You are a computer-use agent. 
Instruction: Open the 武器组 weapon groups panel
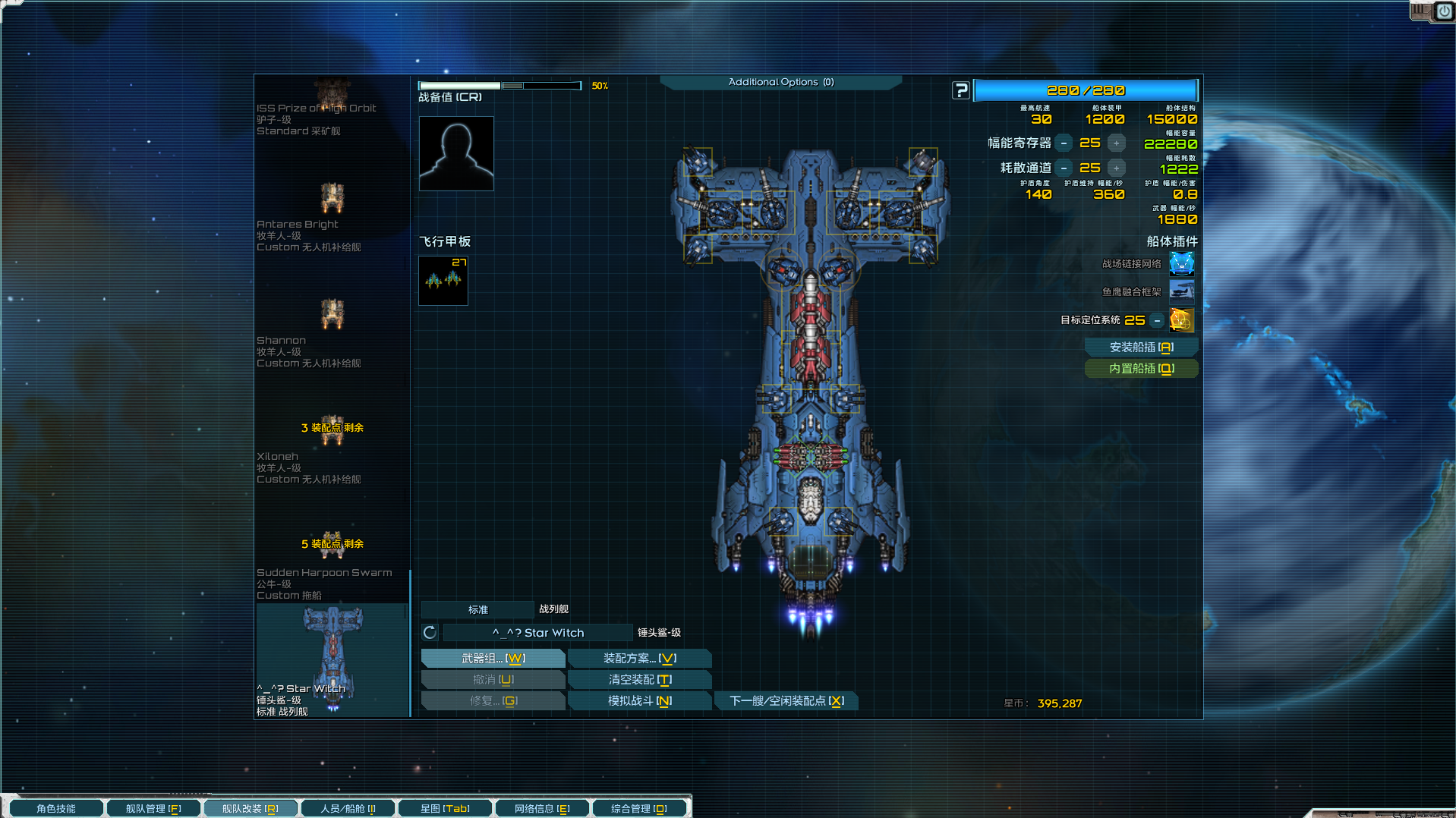(493, 659)
